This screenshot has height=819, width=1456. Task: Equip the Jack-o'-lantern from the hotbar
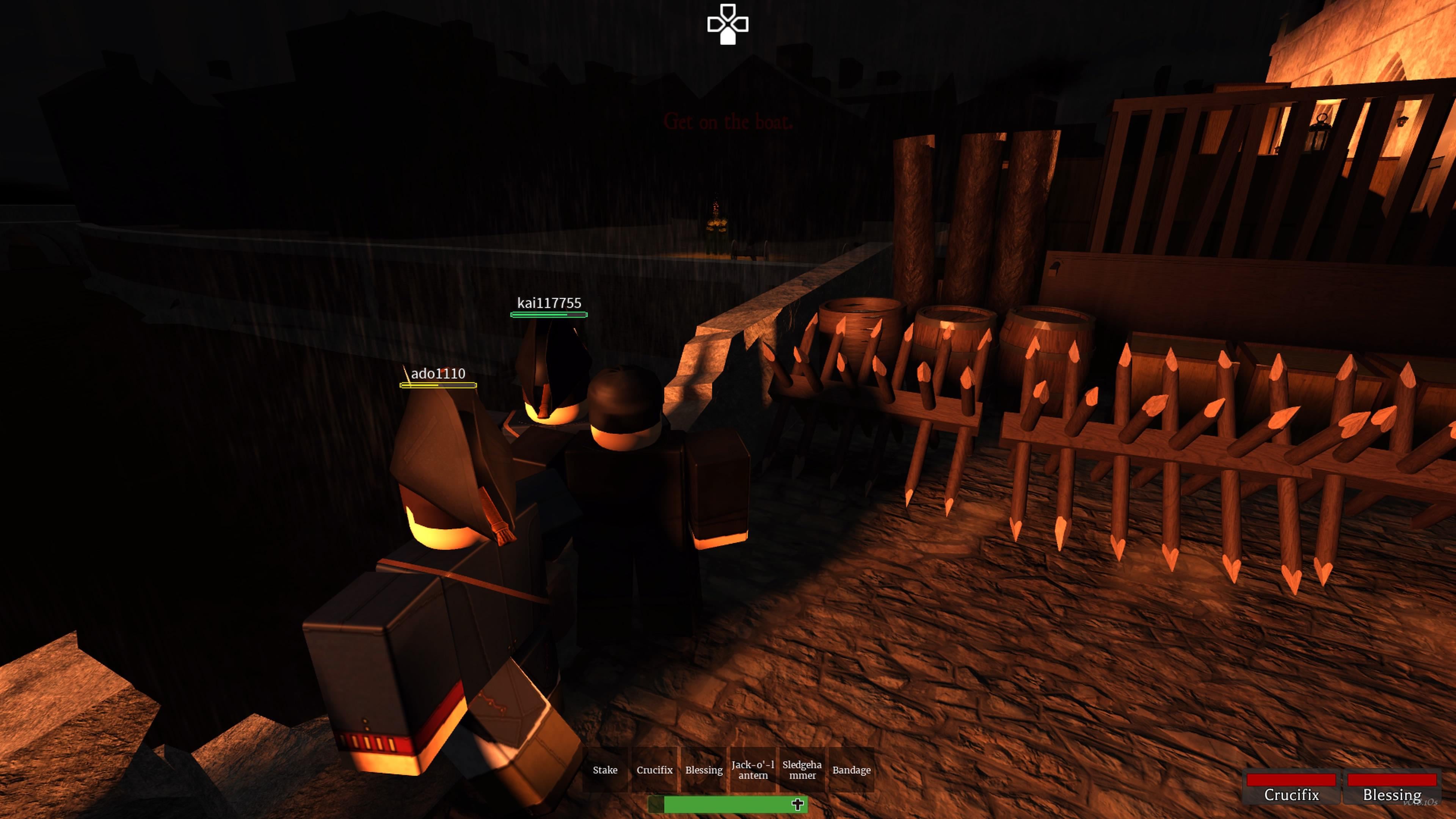click(753, 770)
